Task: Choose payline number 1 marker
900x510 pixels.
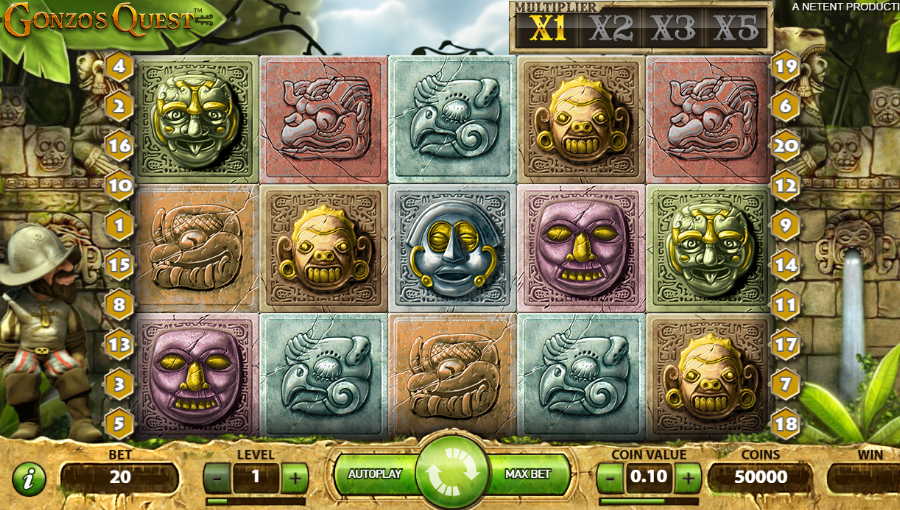Action: [x=120, y=225]
